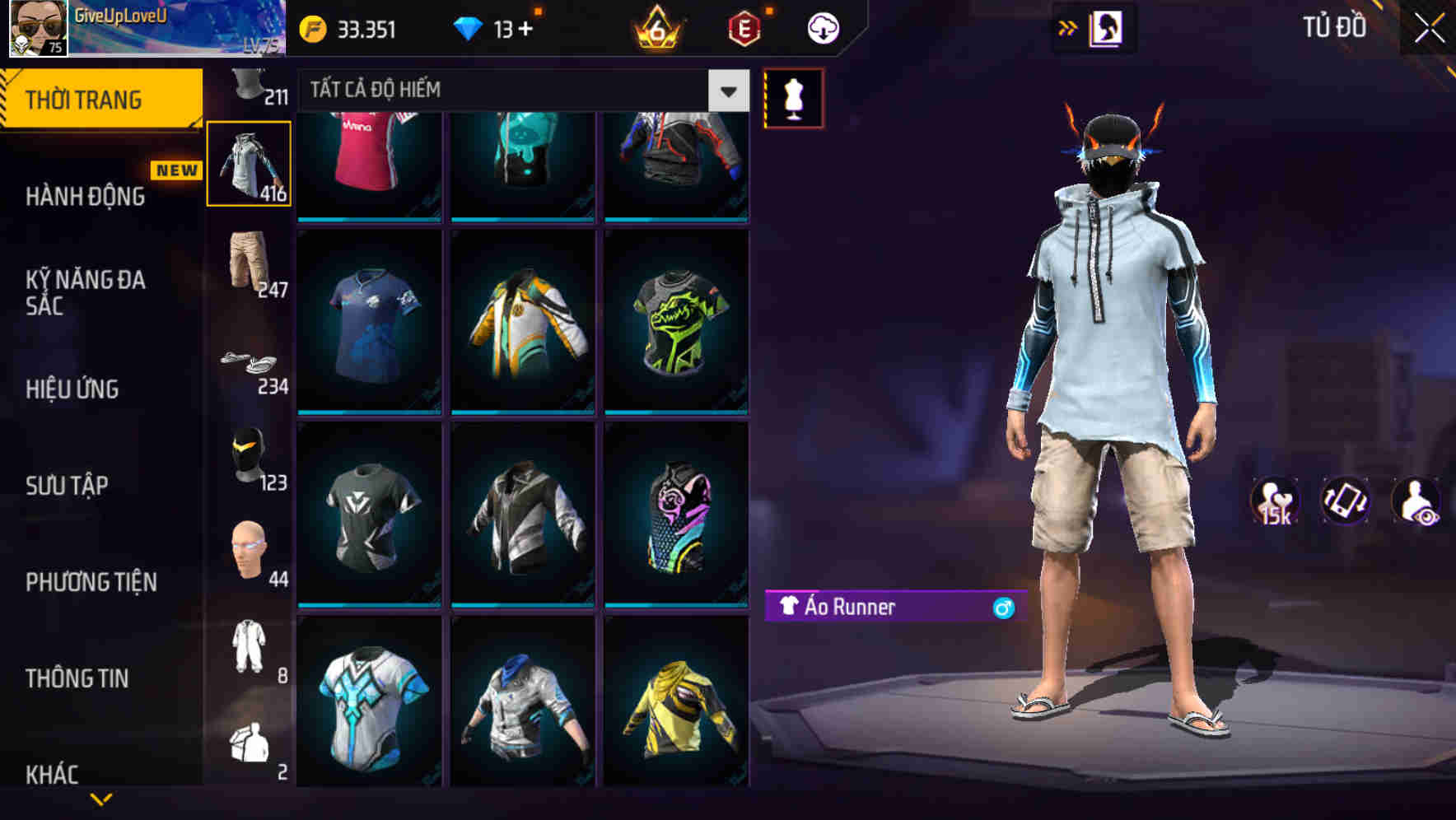Click the red E badge icon
The width and height of the screenshot is (1456, 820).
coord(744,27)
